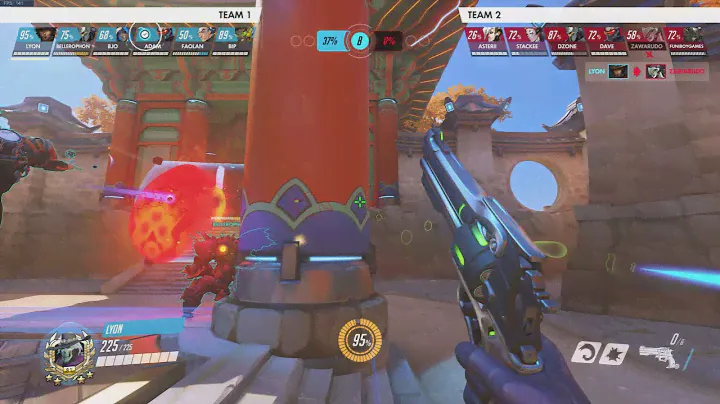Image resolution: width=720 pixels, height=404 pixels.
Task: Click the objective point B indicator
Action: click(360, 41)
